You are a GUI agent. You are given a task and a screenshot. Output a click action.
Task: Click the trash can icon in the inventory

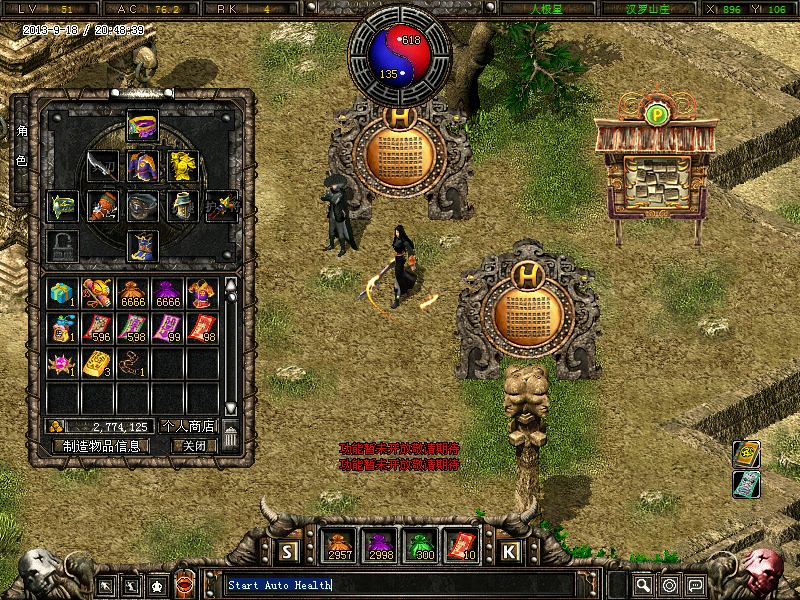[231, 437]
